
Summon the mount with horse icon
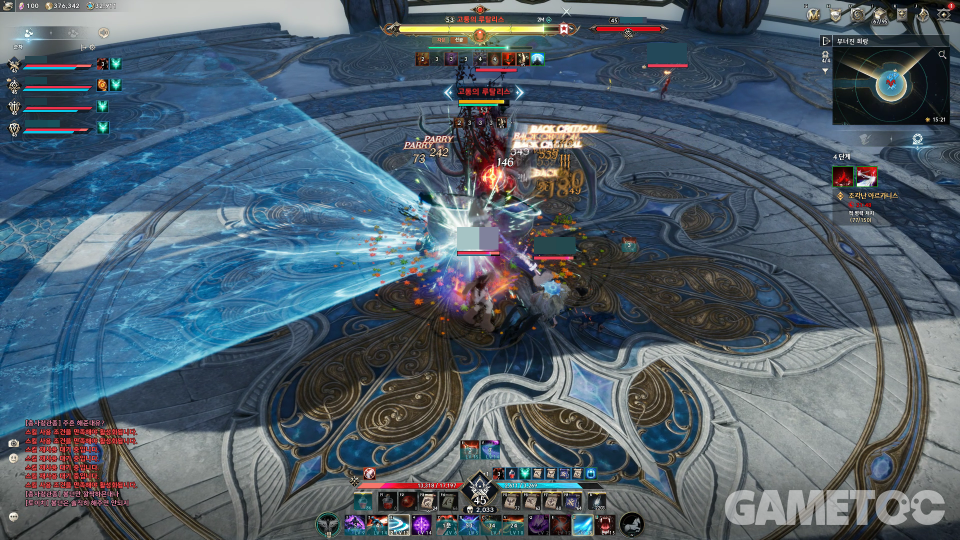632,523
